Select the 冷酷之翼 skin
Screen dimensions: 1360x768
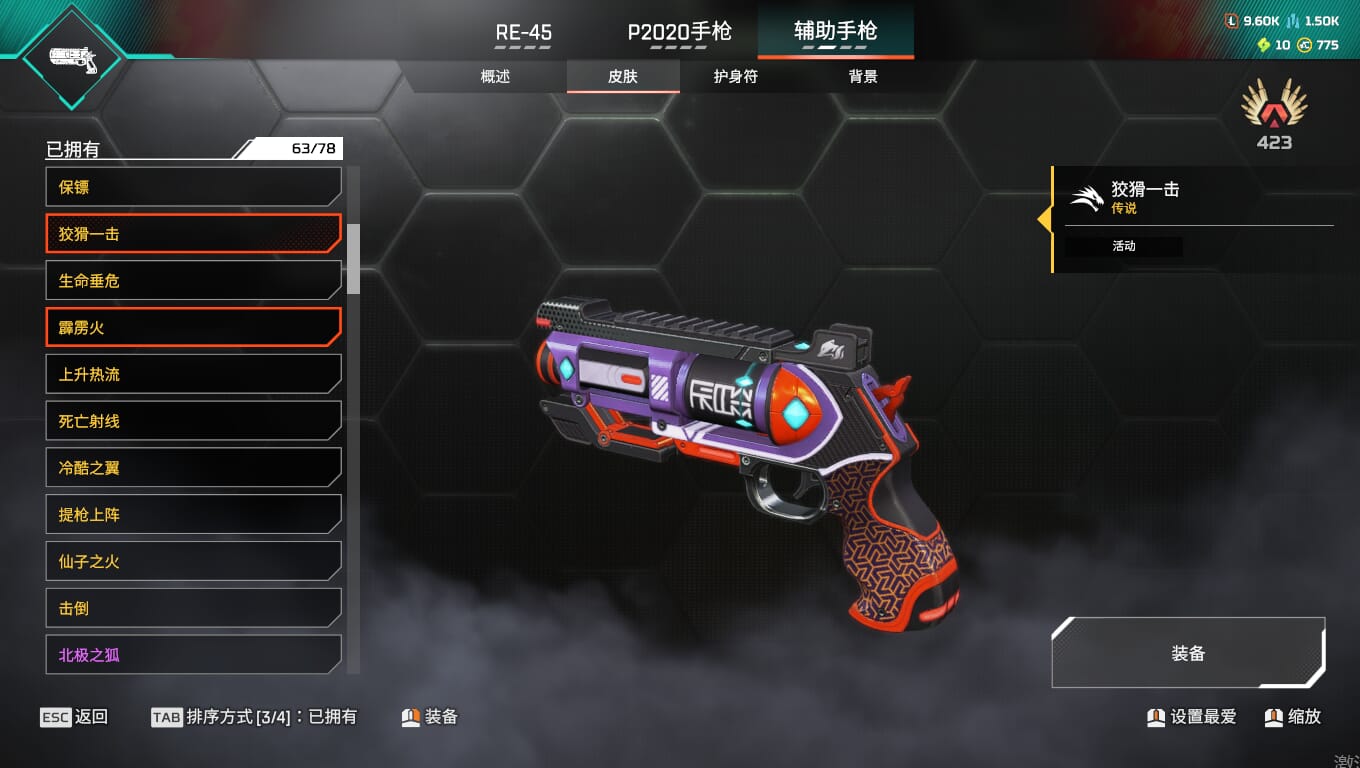coord(193,468)
